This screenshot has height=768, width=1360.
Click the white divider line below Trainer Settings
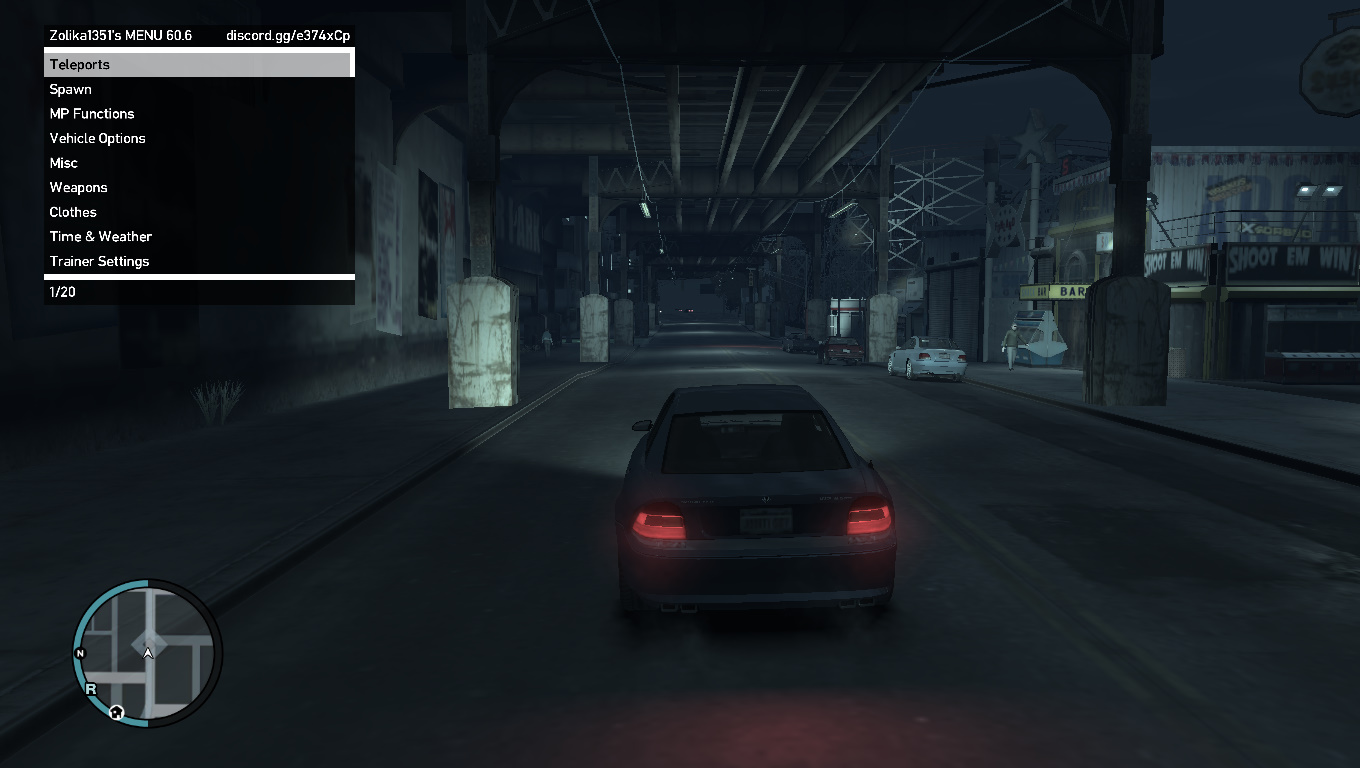[x=199, y=276]
